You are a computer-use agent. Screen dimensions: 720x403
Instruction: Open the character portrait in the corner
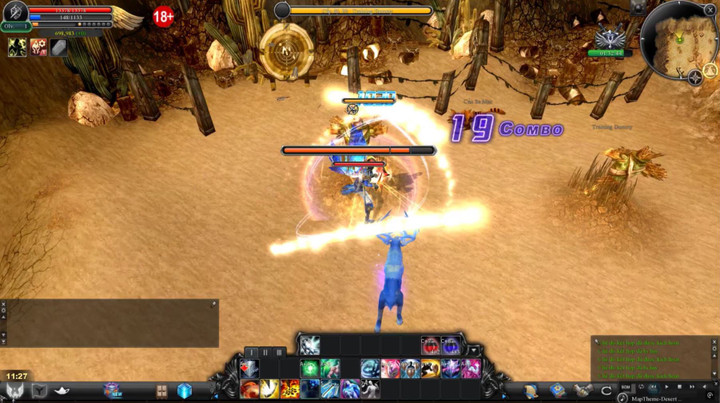pyautogui.click(x=15, y=16)
